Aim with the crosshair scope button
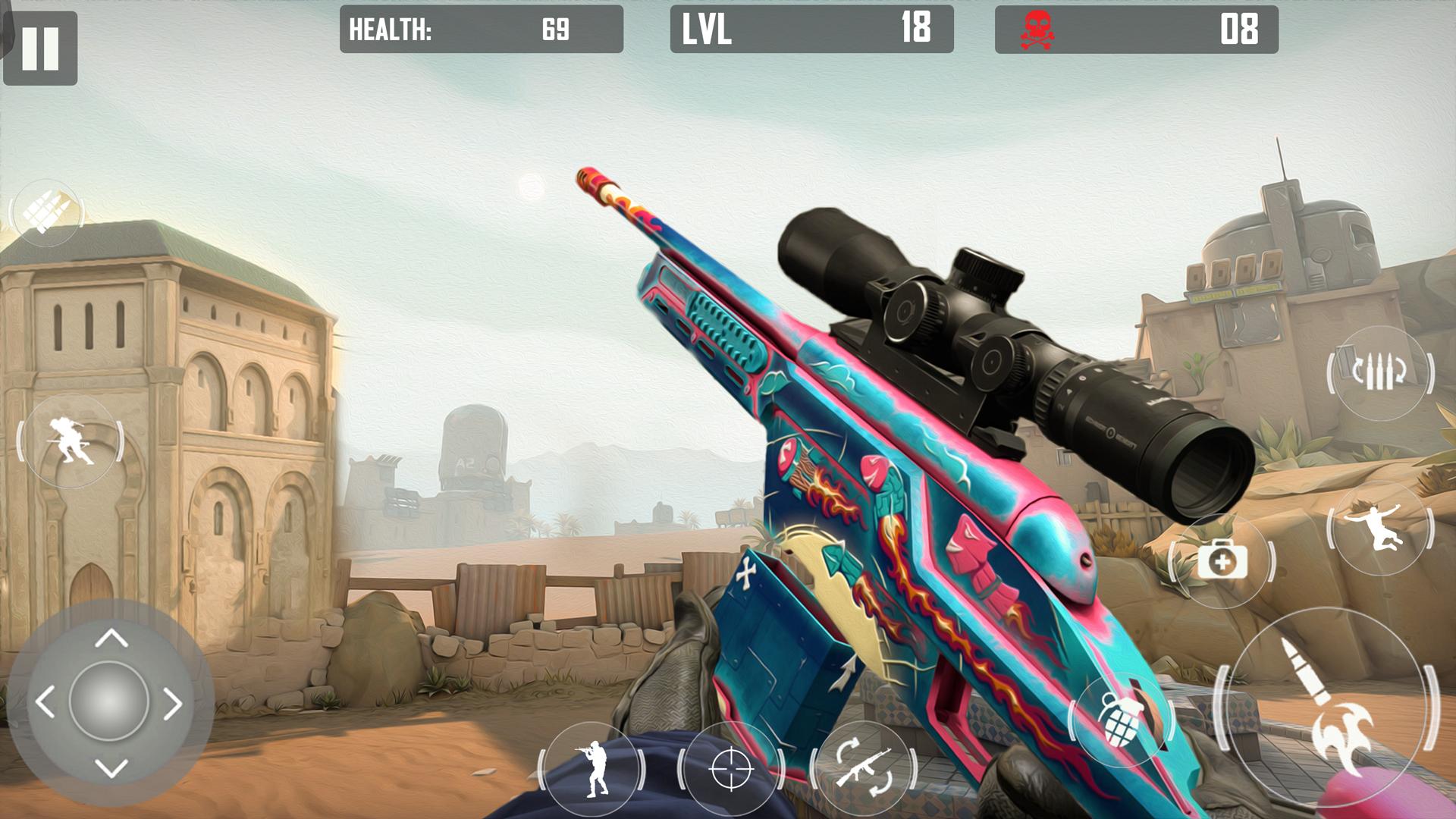This screenshot has width=1456, height=819. 731,769
